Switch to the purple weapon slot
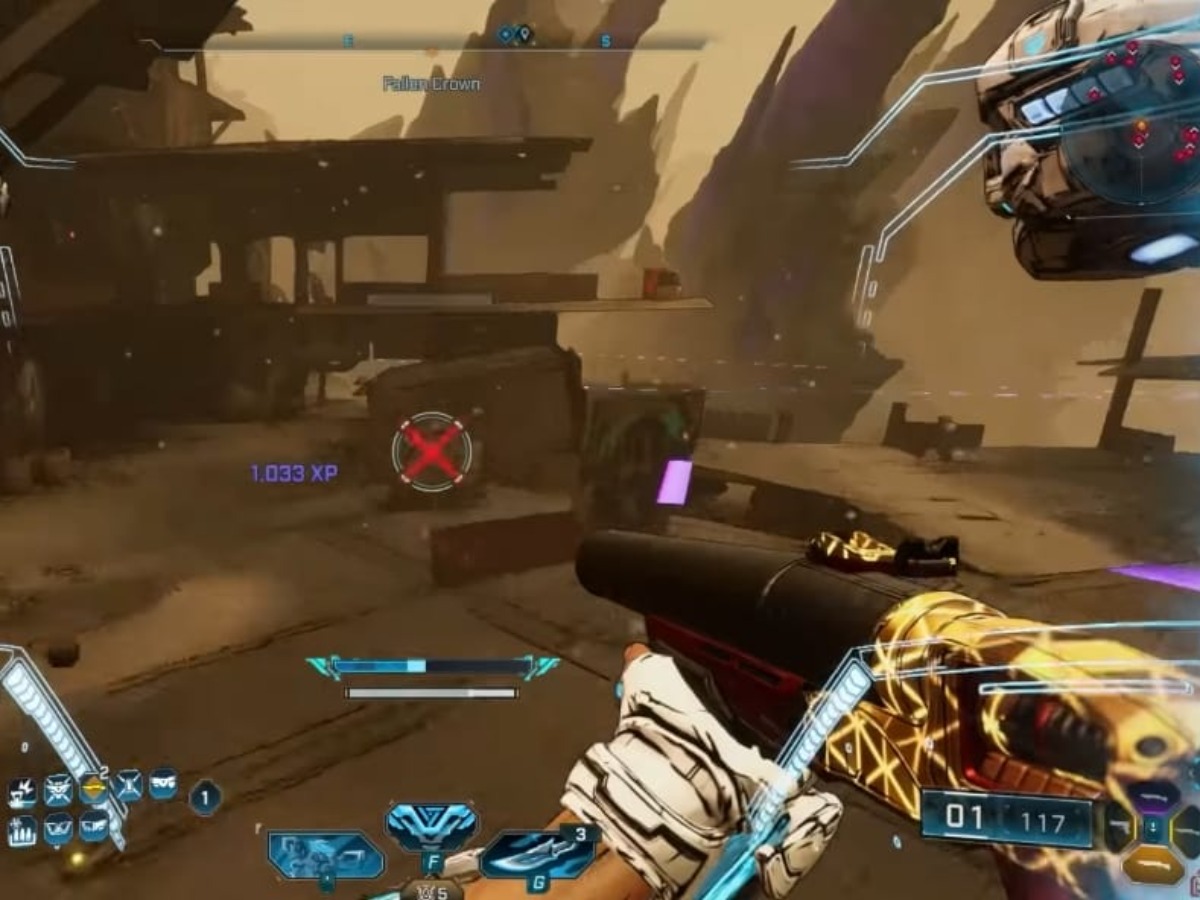1200x900 pixels. pos(1153,797)
